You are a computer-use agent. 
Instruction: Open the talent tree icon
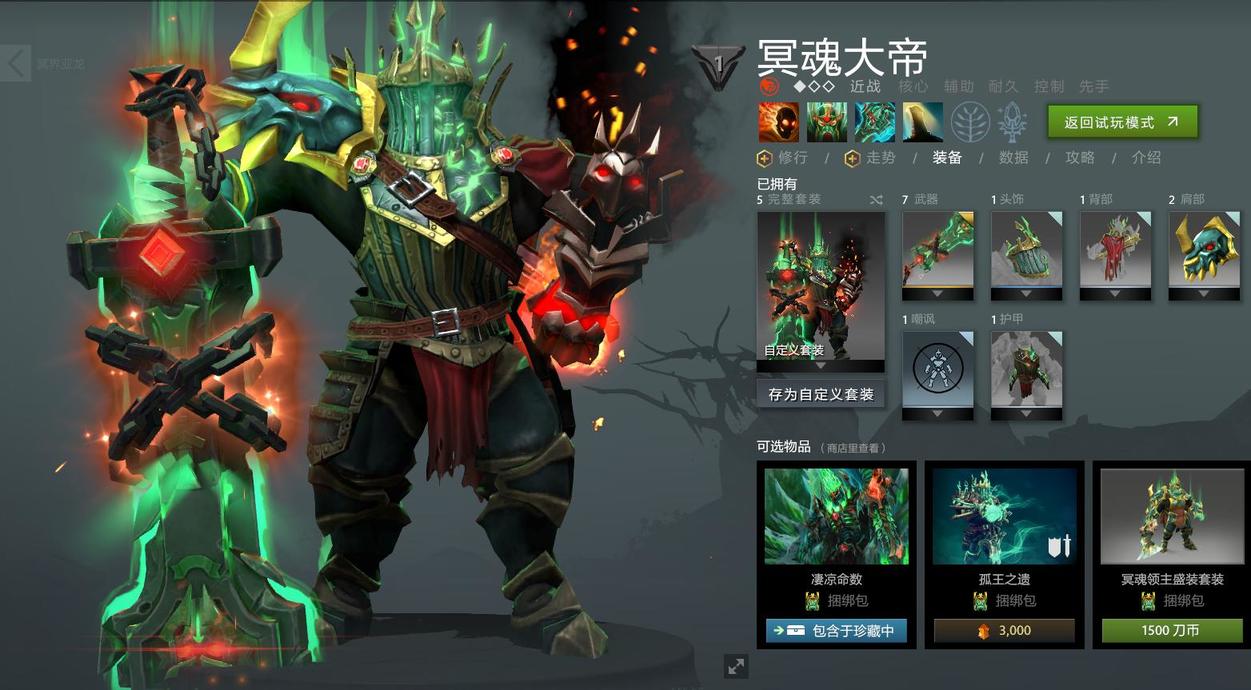[x=968, y=122]
